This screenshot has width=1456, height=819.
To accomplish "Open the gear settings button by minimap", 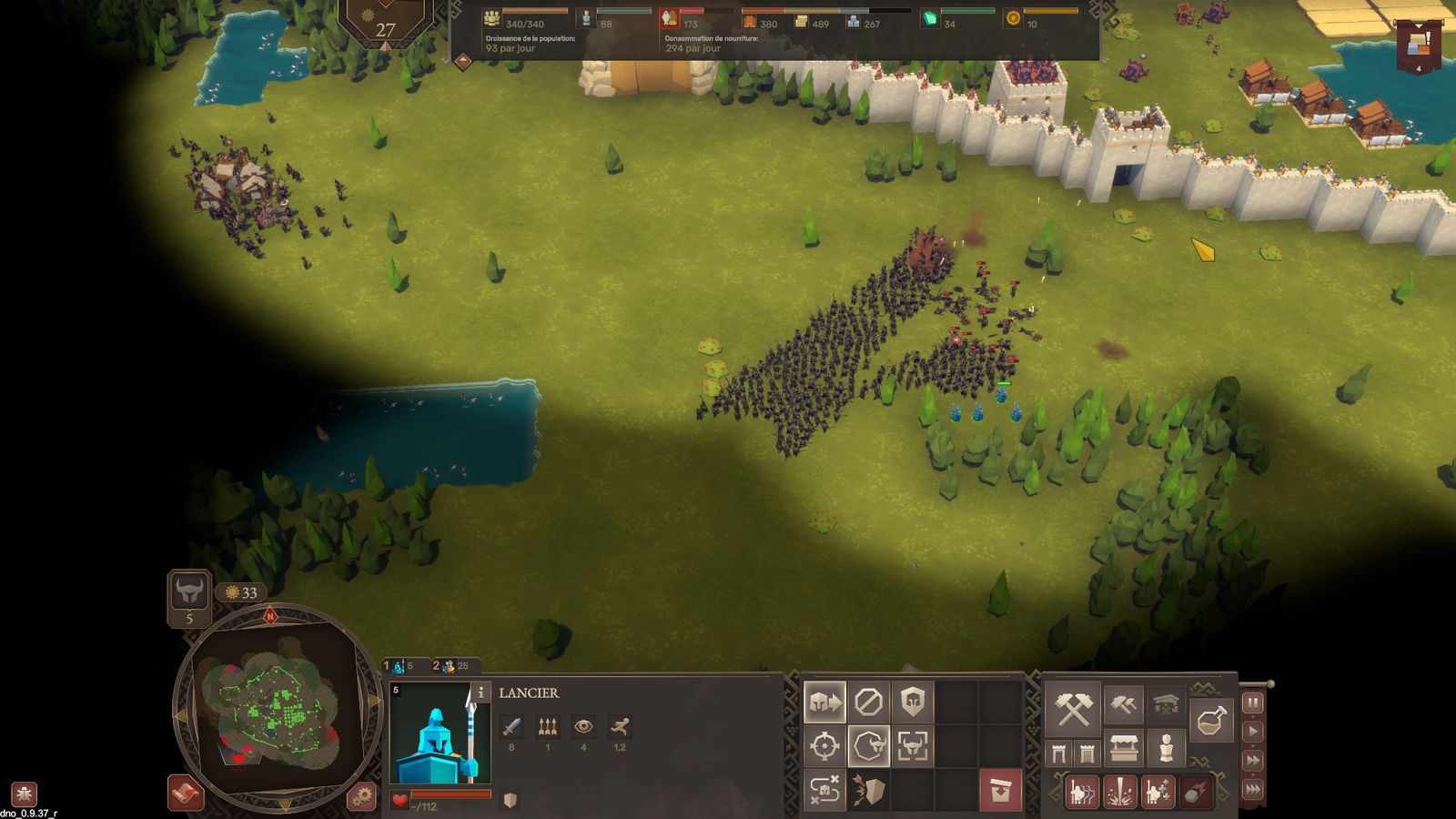I will tap(361, 796).
